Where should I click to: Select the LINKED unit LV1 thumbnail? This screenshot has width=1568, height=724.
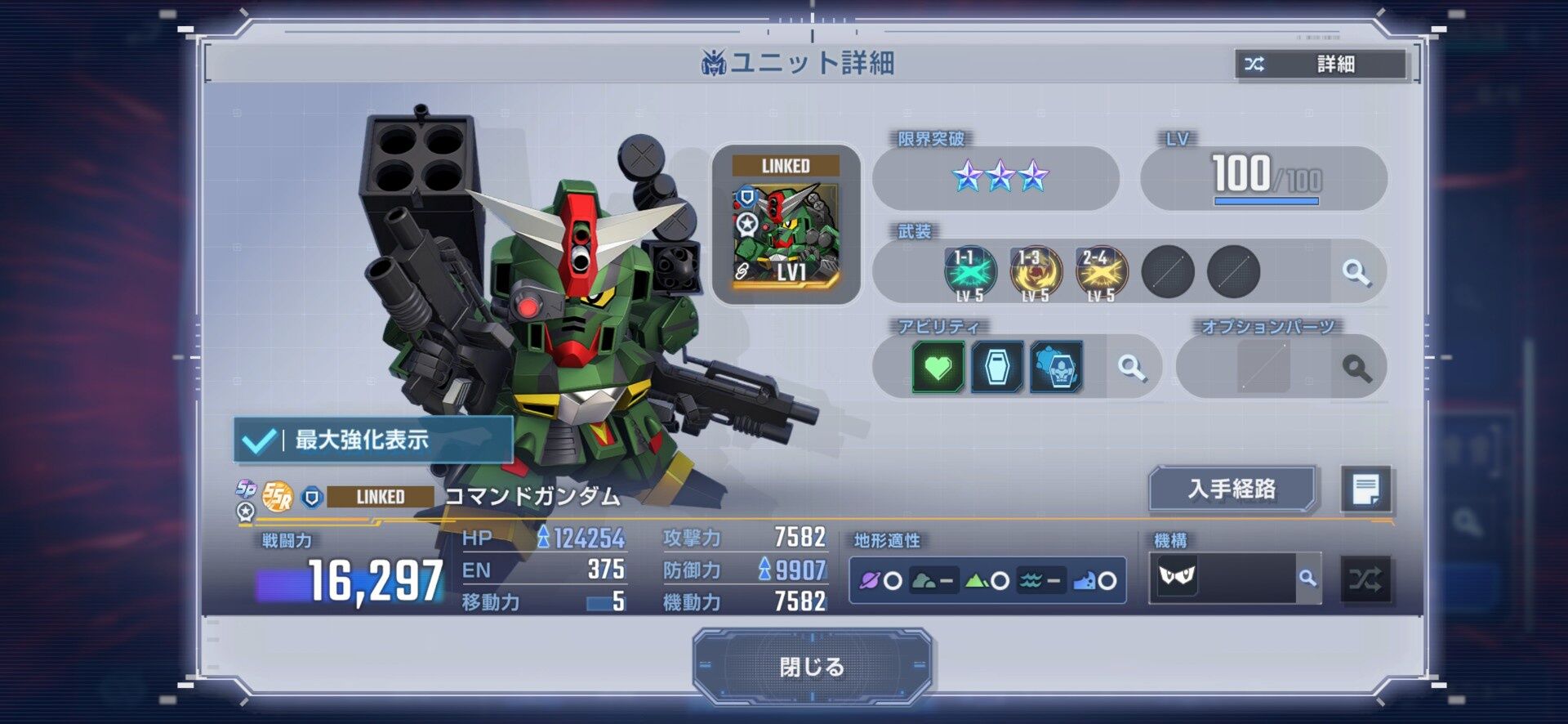pos(786,224)
